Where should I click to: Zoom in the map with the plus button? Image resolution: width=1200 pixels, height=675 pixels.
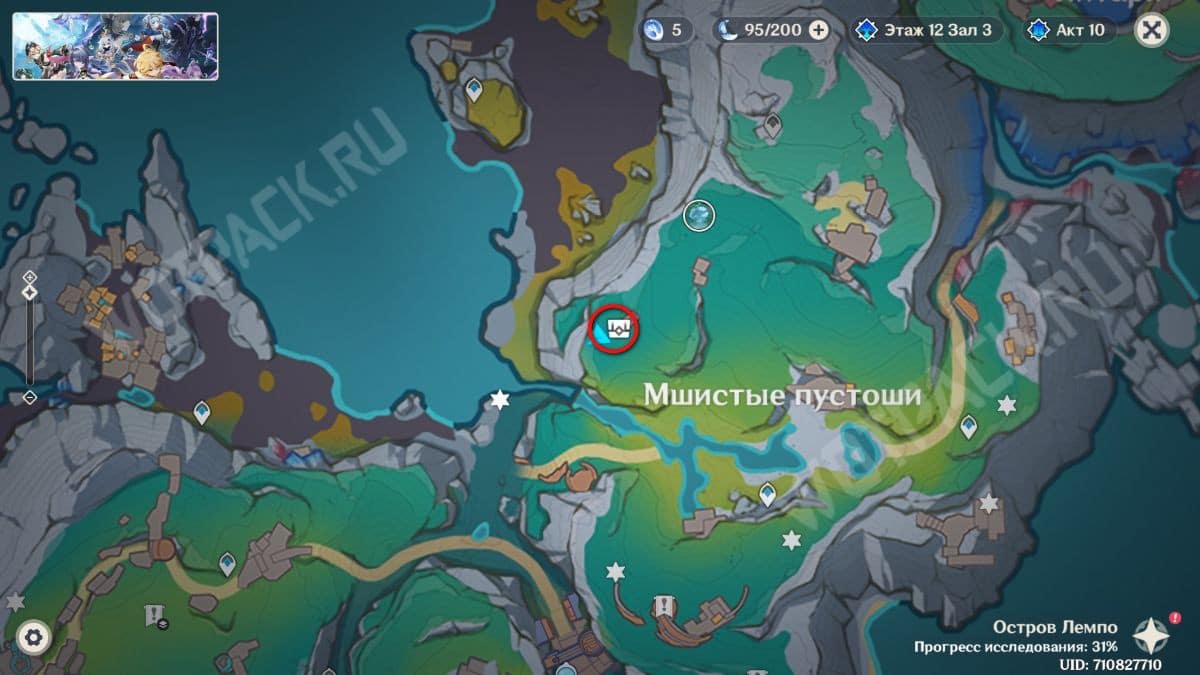coord(29,276)
